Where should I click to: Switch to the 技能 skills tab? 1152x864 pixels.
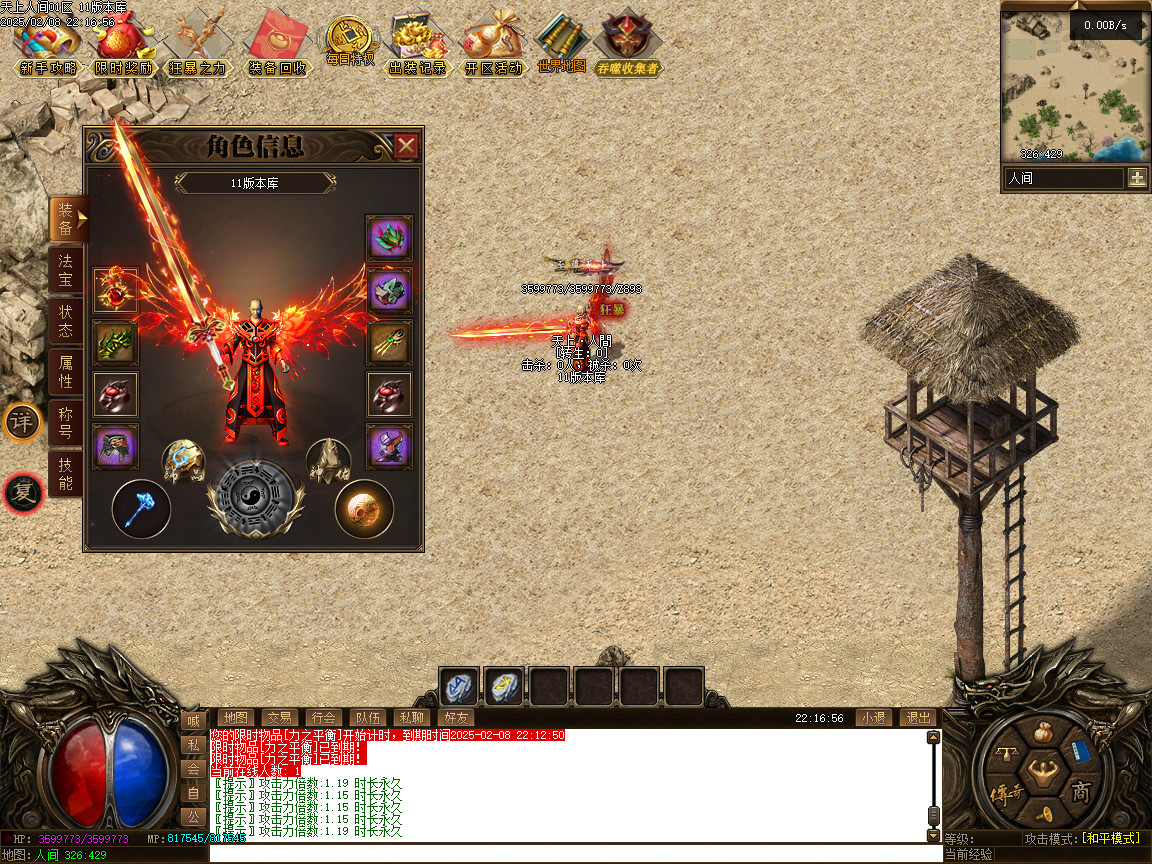[x=66, y=474]
